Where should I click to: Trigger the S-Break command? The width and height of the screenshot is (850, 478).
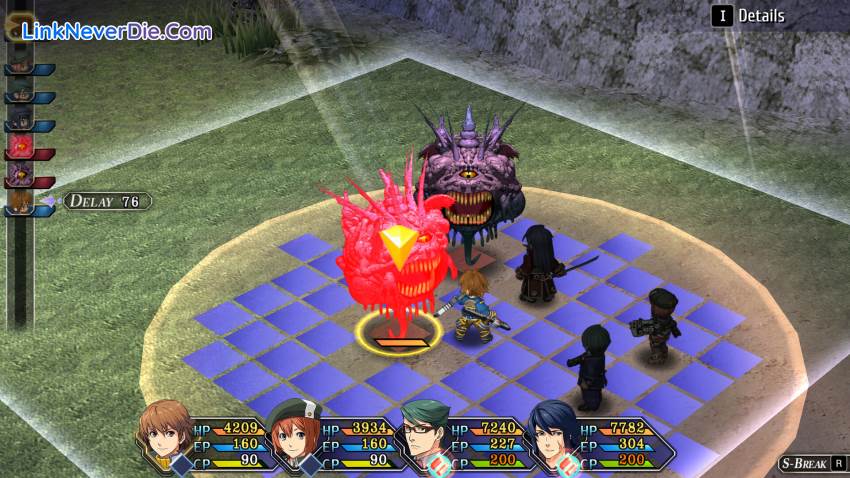pyautogui.click(x=812, y=464)
